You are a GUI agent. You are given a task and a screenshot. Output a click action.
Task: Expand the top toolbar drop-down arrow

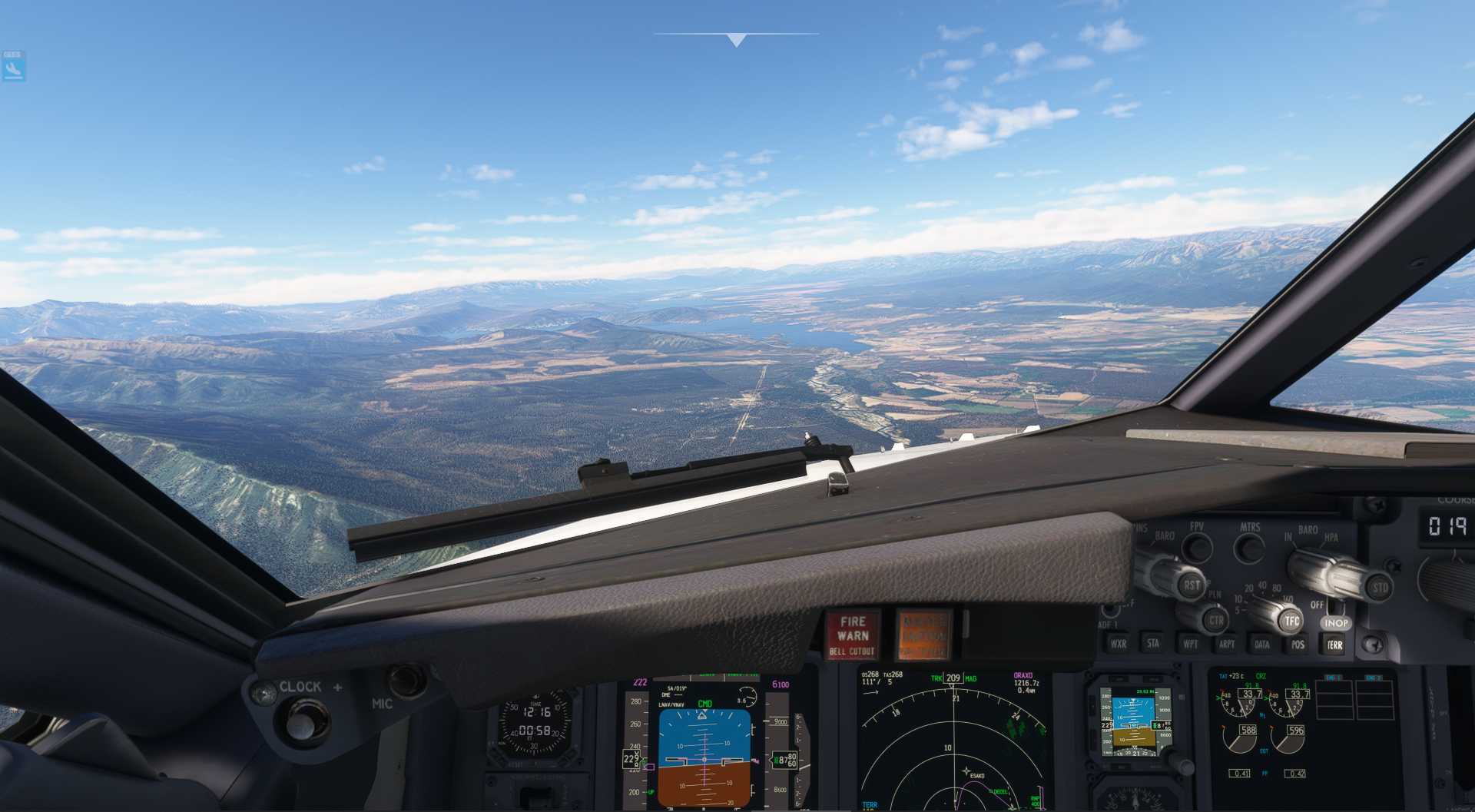click(x=736, y=40)
